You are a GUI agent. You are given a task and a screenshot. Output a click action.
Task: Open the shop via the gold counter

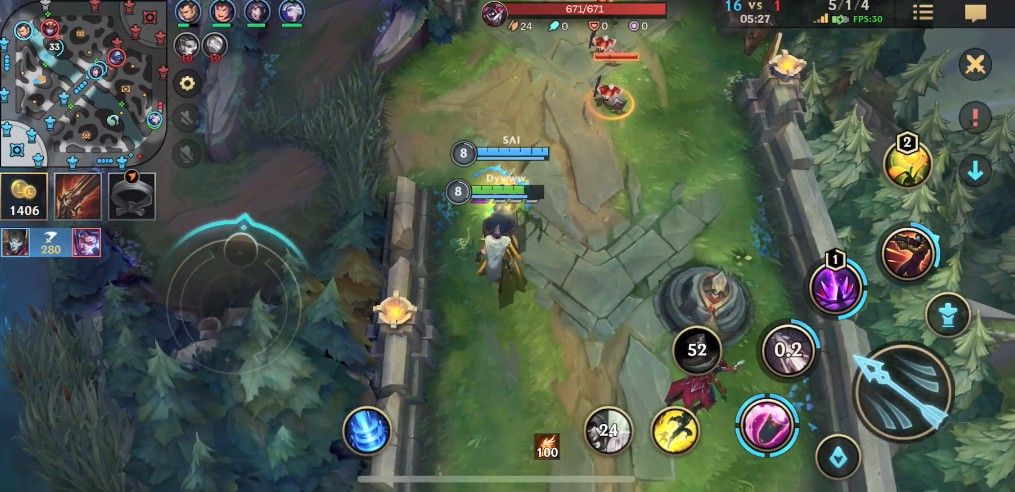point(23,198)
